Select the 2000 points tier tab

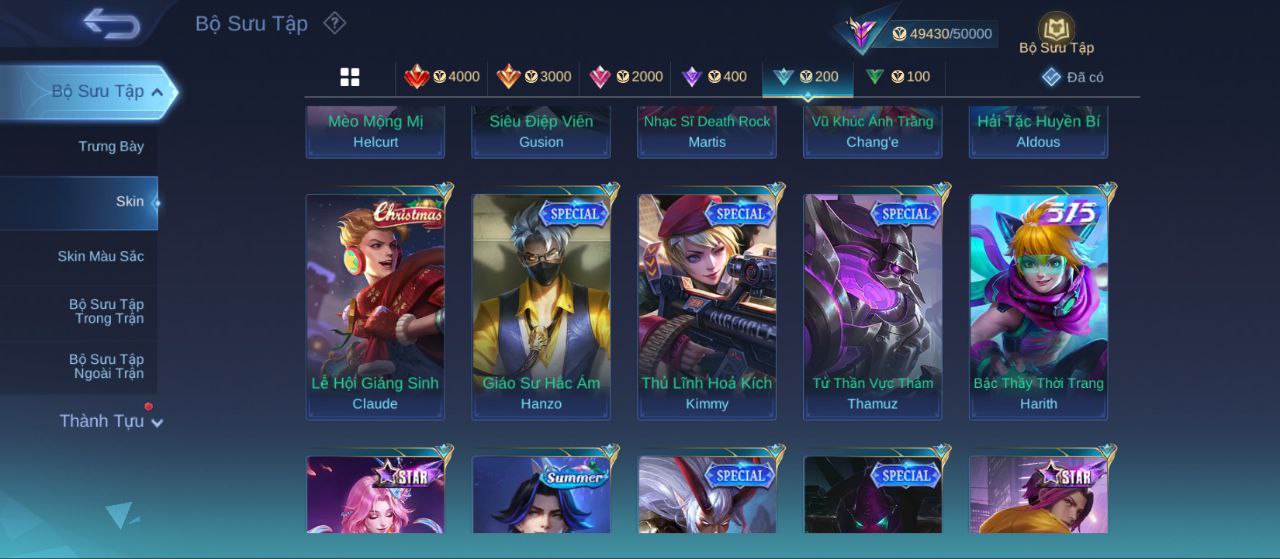click(626, 77)
